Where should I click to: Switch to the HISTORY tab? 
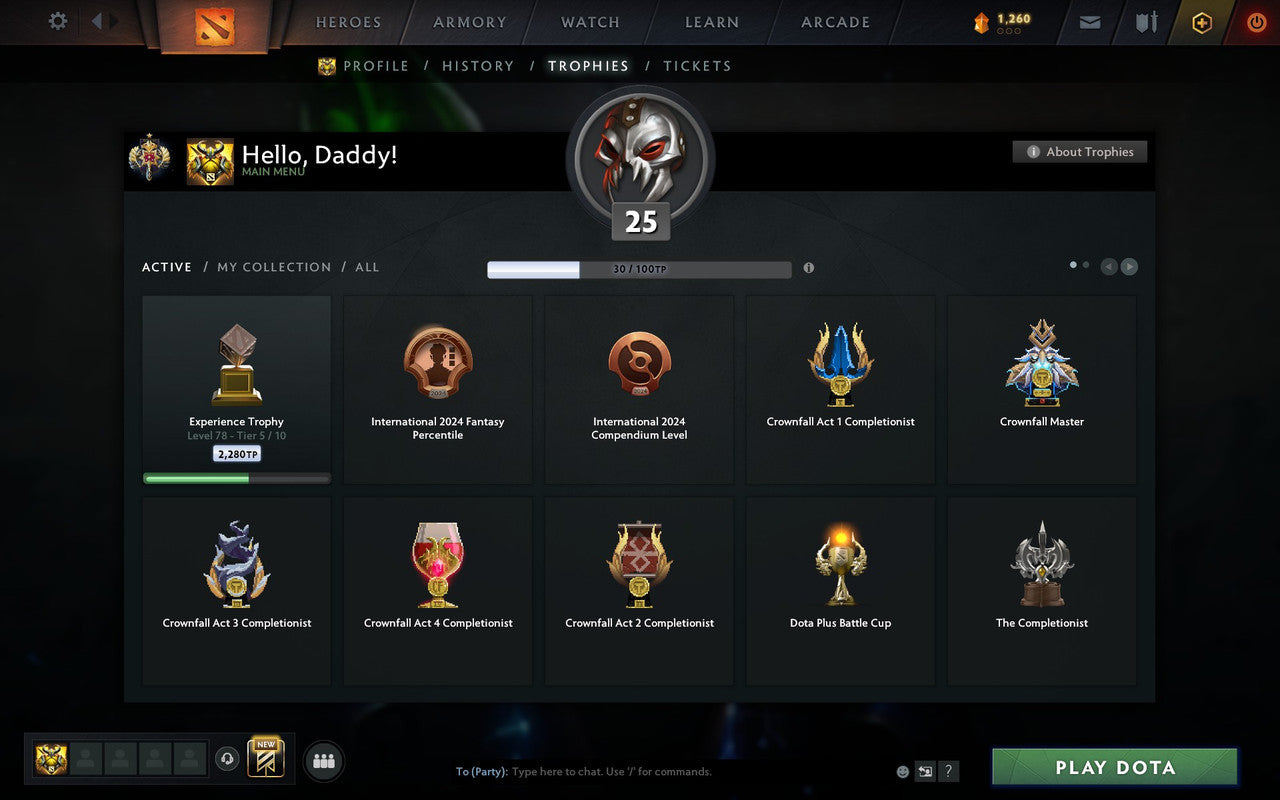point(478,65)
